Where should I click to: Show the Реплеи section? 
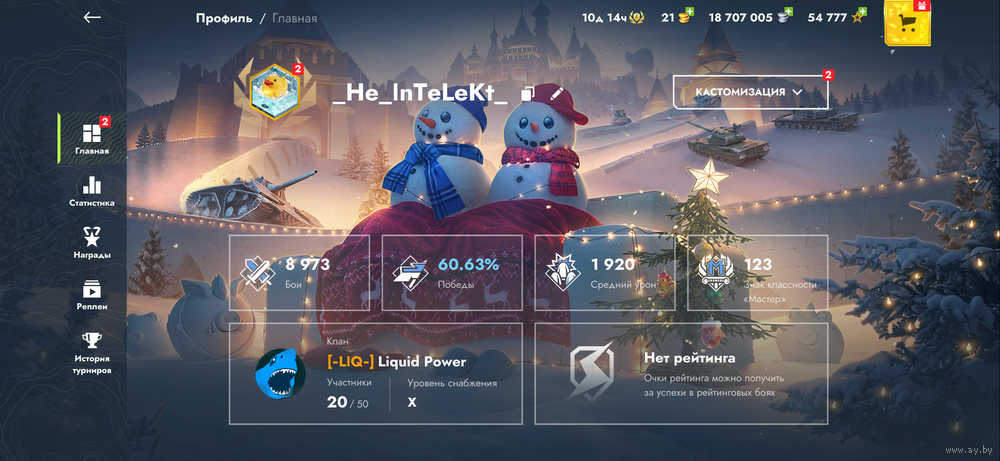pos(92,294)
